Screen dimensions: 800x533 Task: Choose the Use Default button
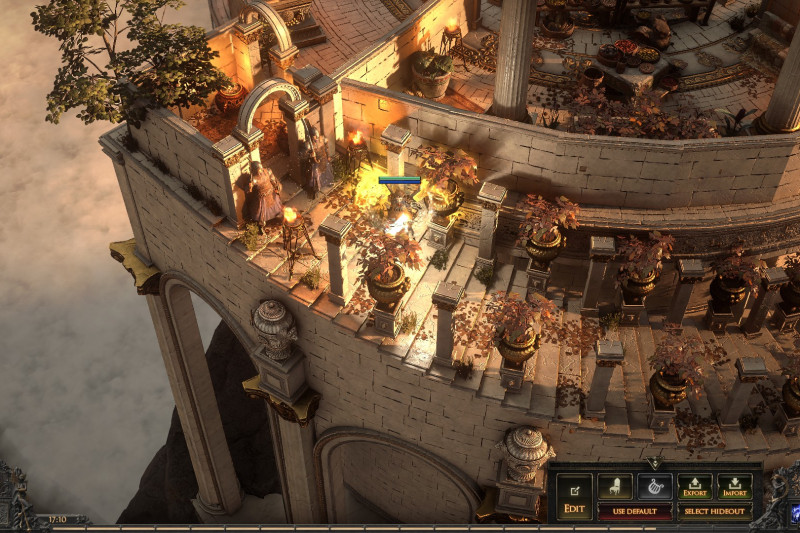(634, 511)
